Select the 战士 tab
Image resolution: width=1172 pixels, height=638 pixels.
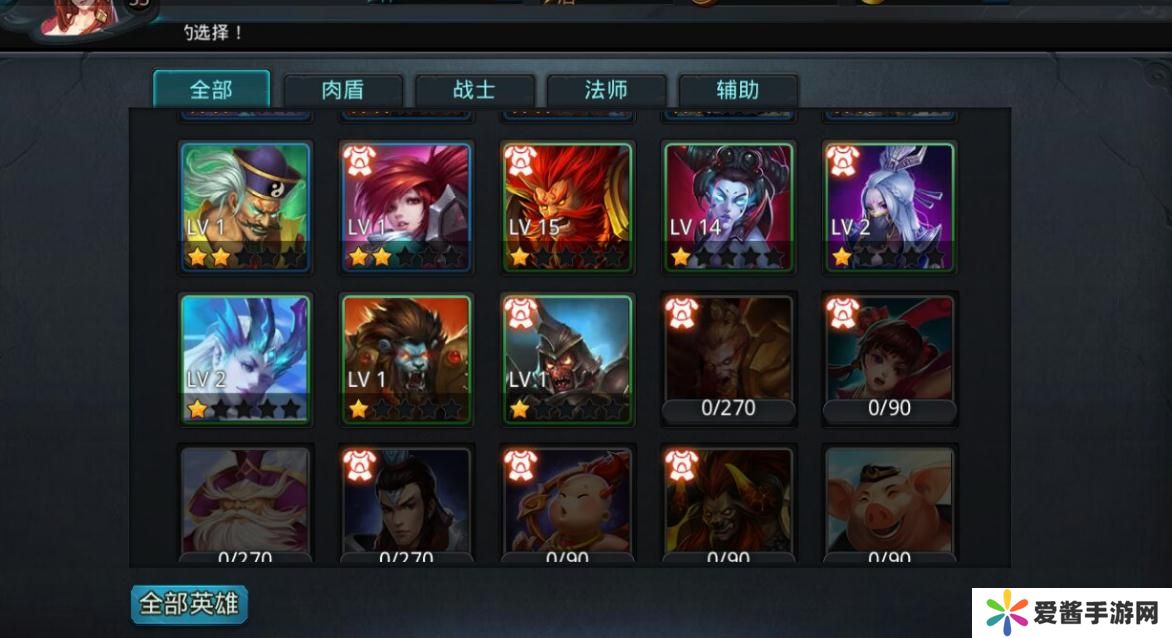(474, 91)
